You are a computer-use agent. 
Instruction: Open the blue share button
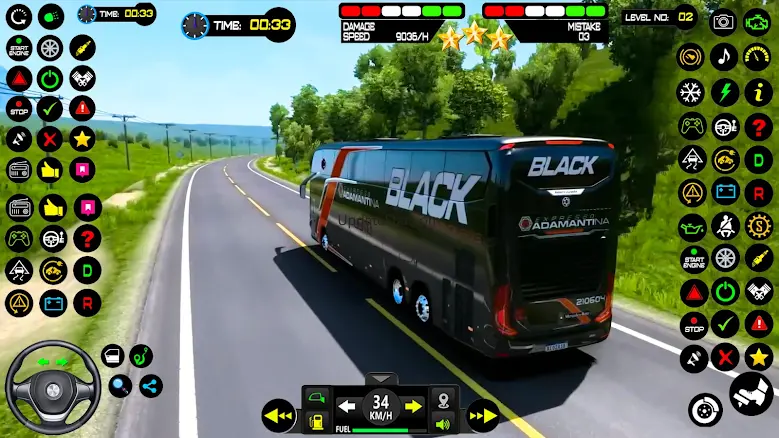[x=151, y=385]
